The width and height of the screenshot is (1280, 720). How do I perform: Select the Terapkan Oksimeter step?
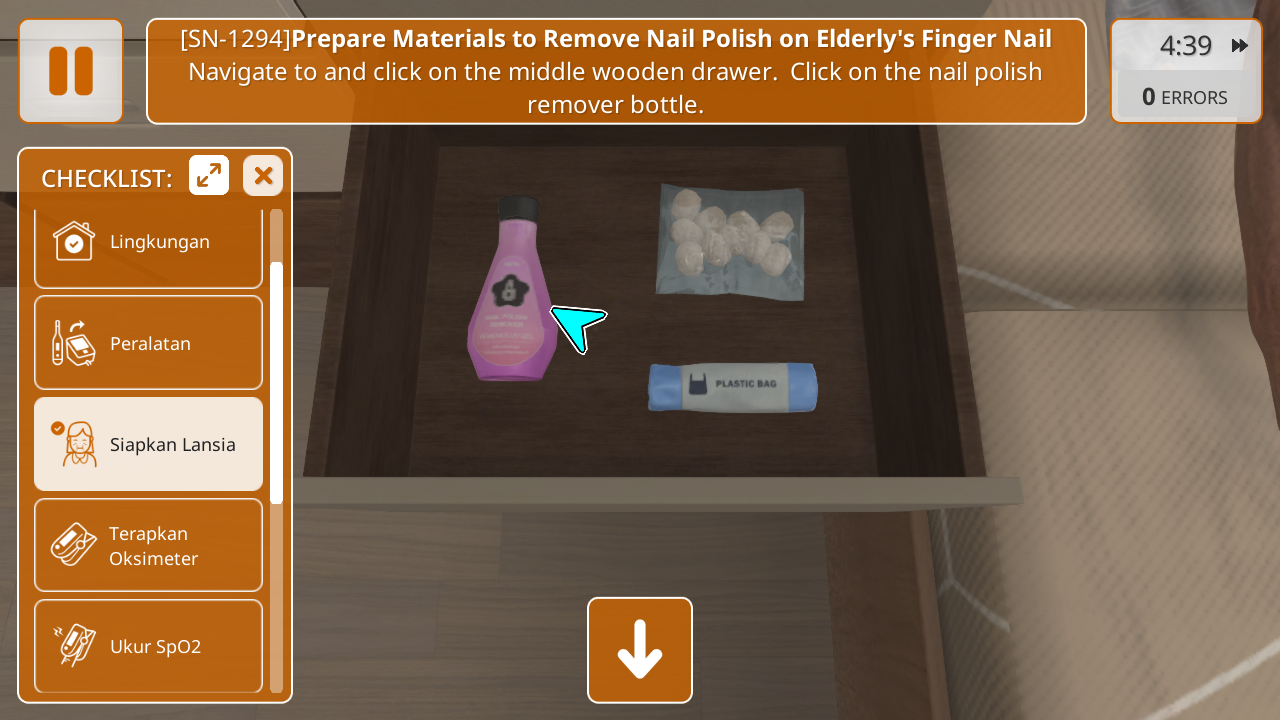tap(148, 545)
